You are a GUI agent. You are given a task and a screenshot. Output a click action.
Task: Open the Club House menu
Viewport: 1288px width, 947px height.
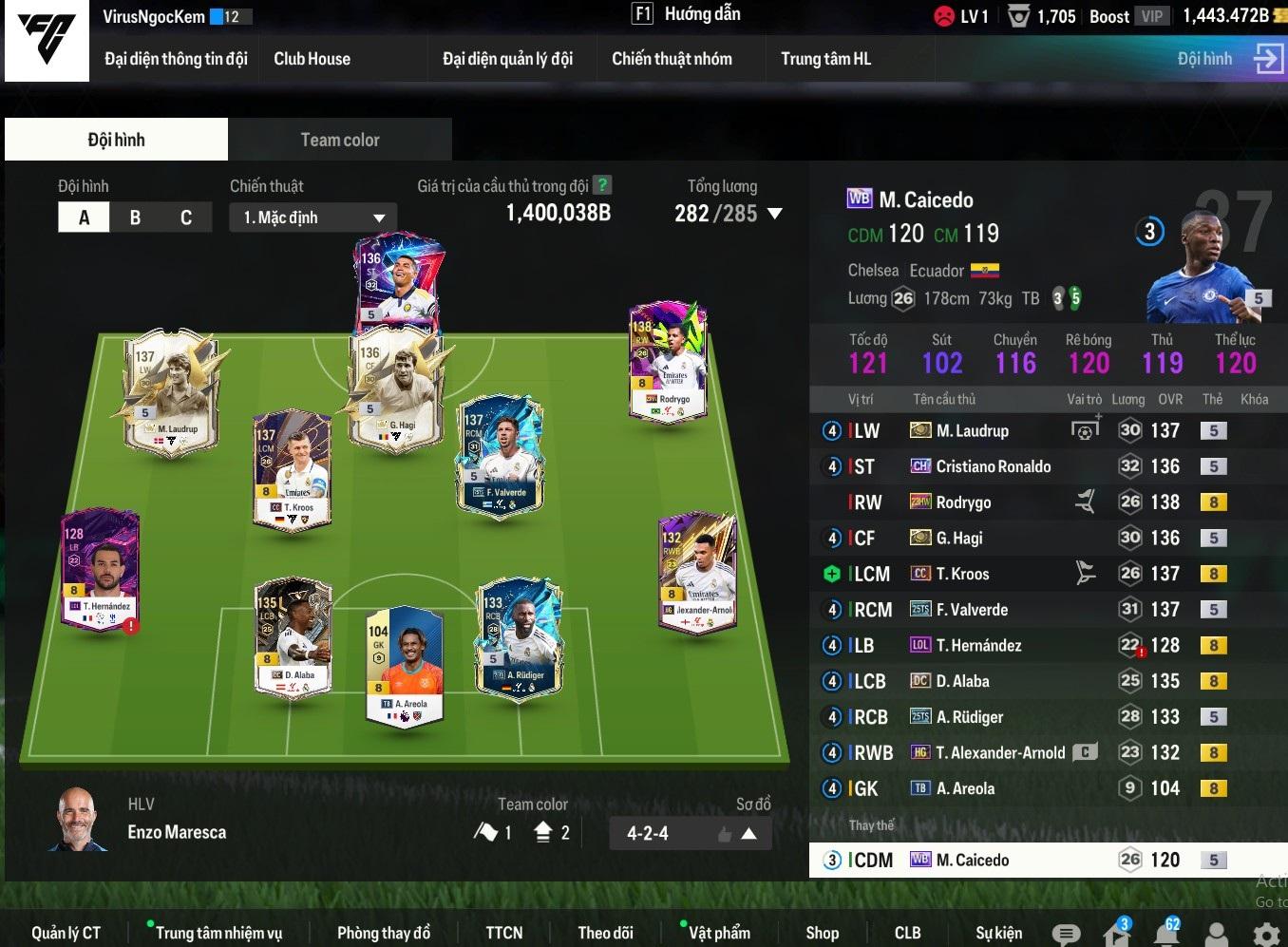pos(312,59)
